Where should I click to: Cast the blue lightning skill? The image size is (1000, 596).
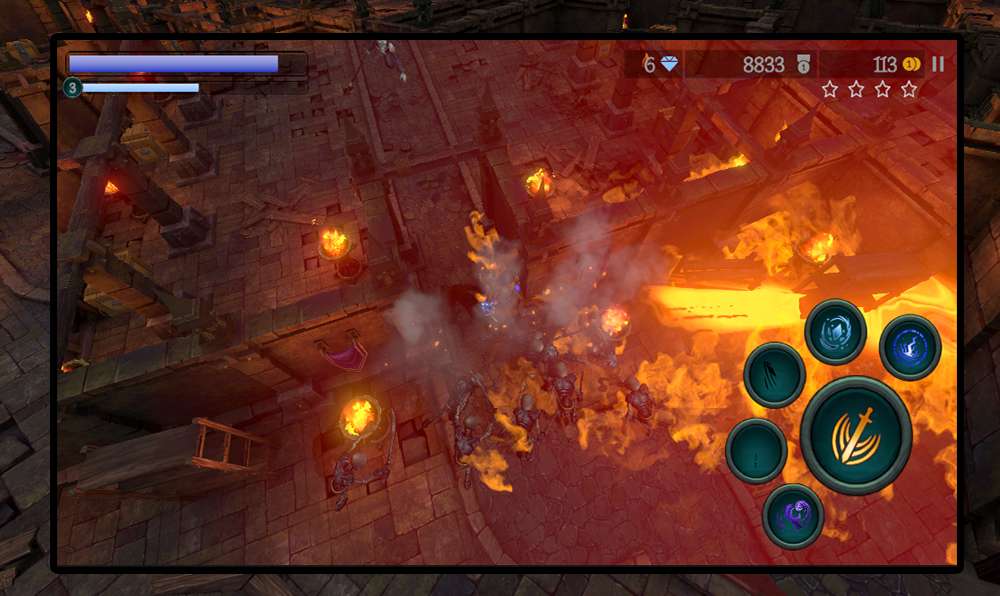coord(910,347)
